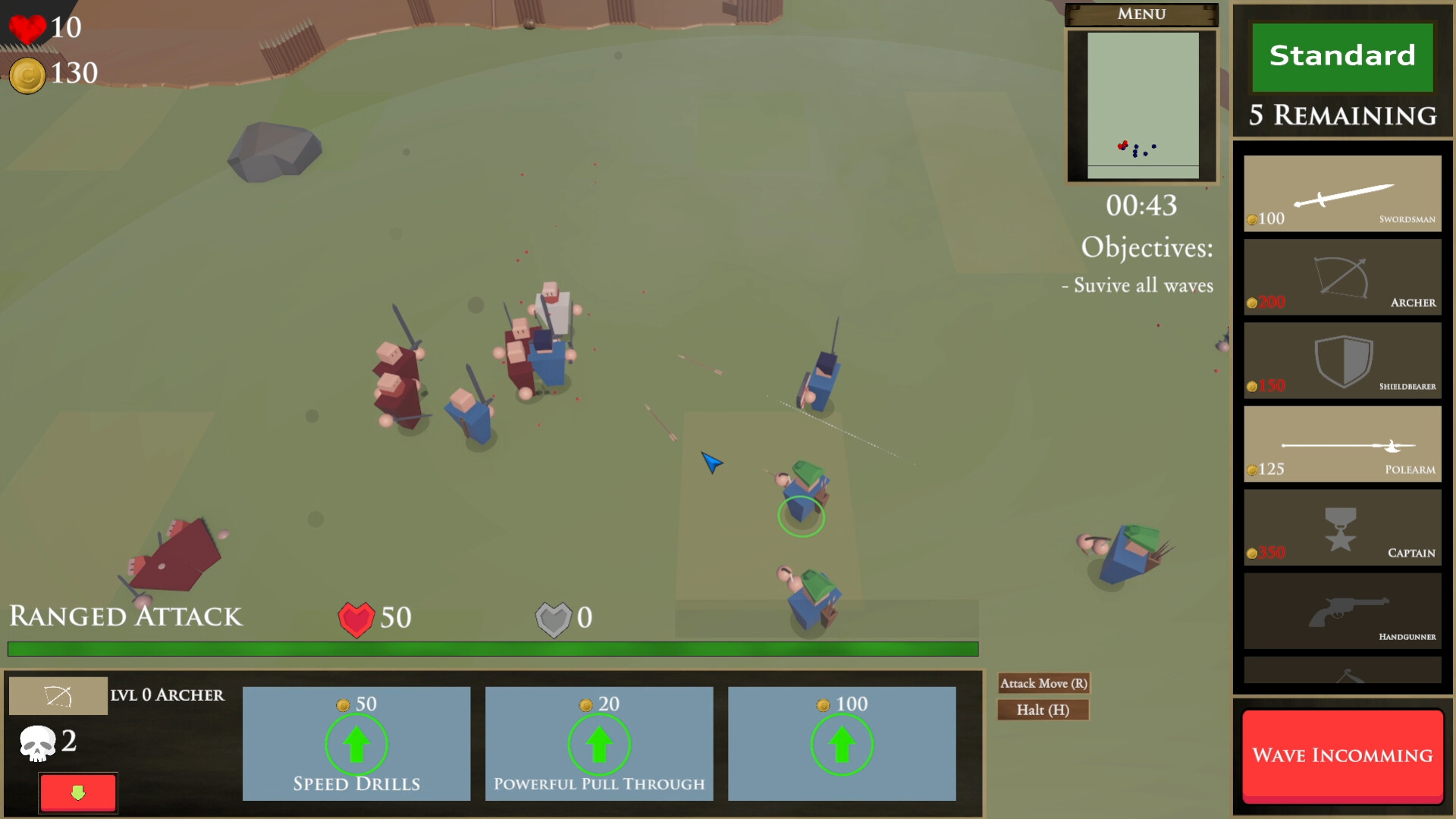This screenshot has width=1456, height=819.
Task: Purchase the Speed Drills upgrade
Action: tap(356, 744)
